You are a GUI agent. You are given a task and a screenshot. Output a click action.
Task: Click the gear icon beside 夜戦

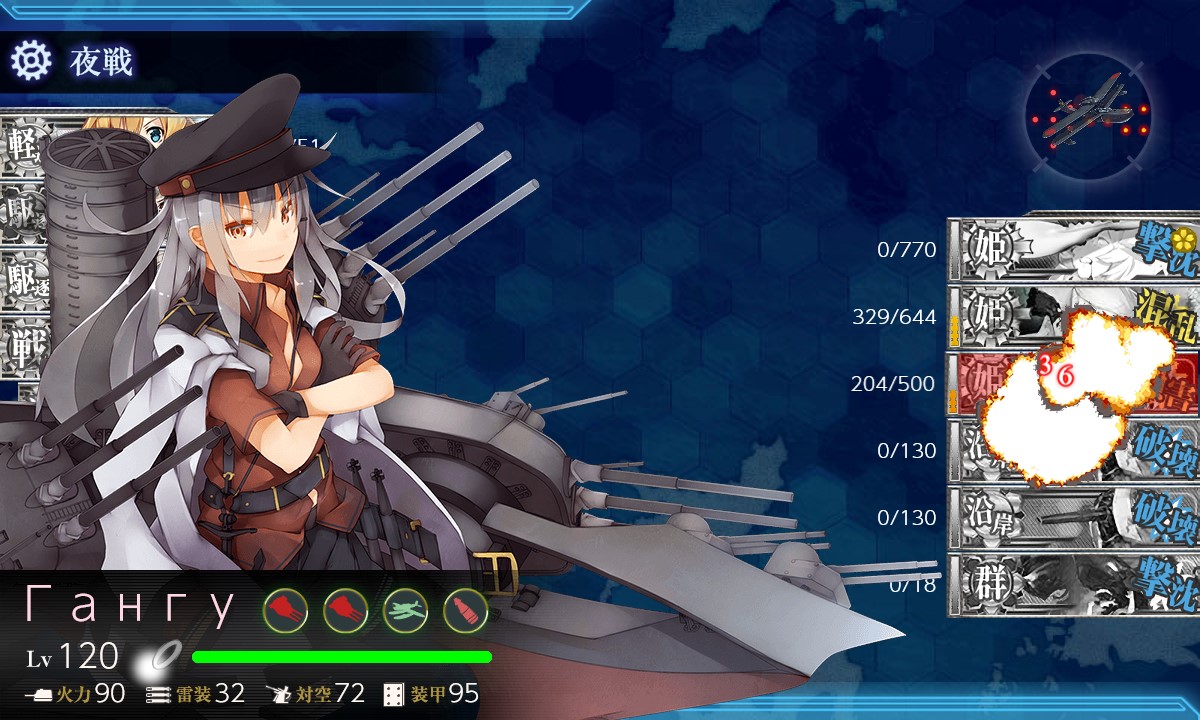pos(30,62)
